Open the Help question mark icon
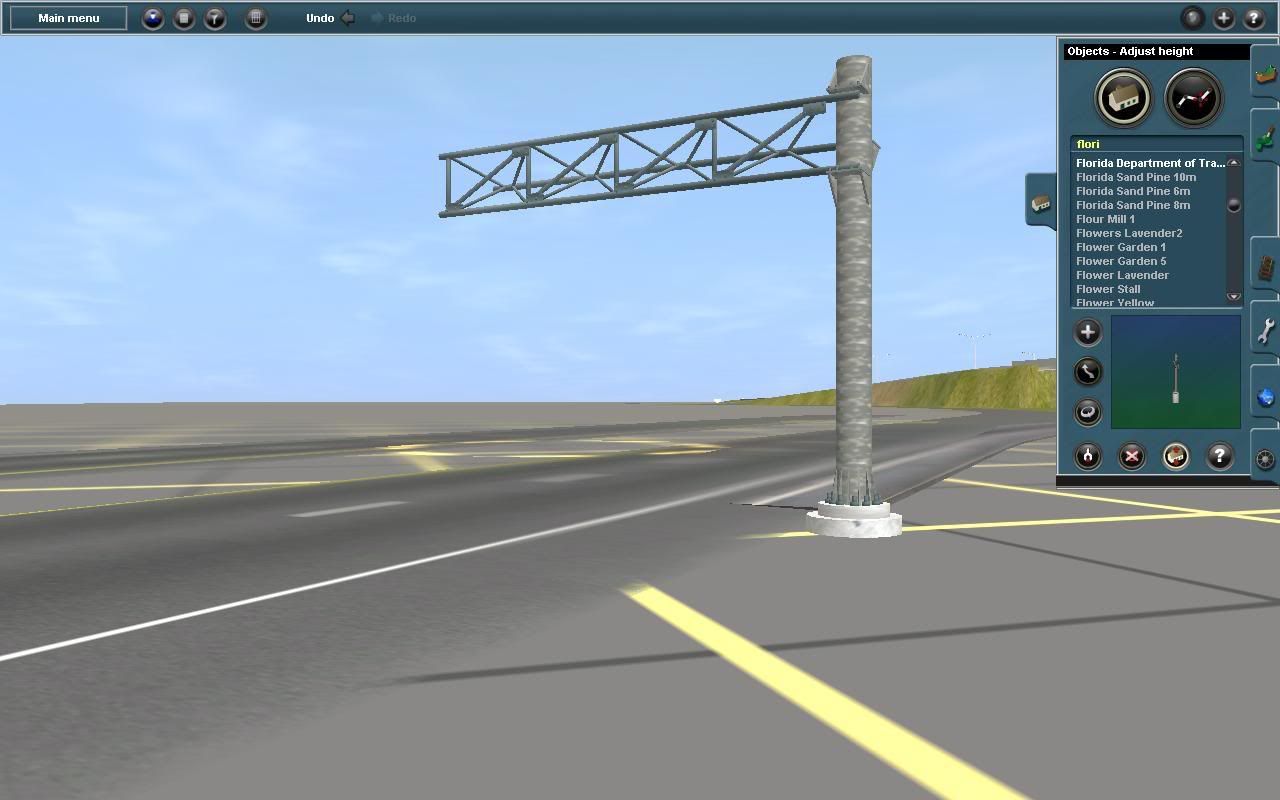 [x=1218, y=457]
